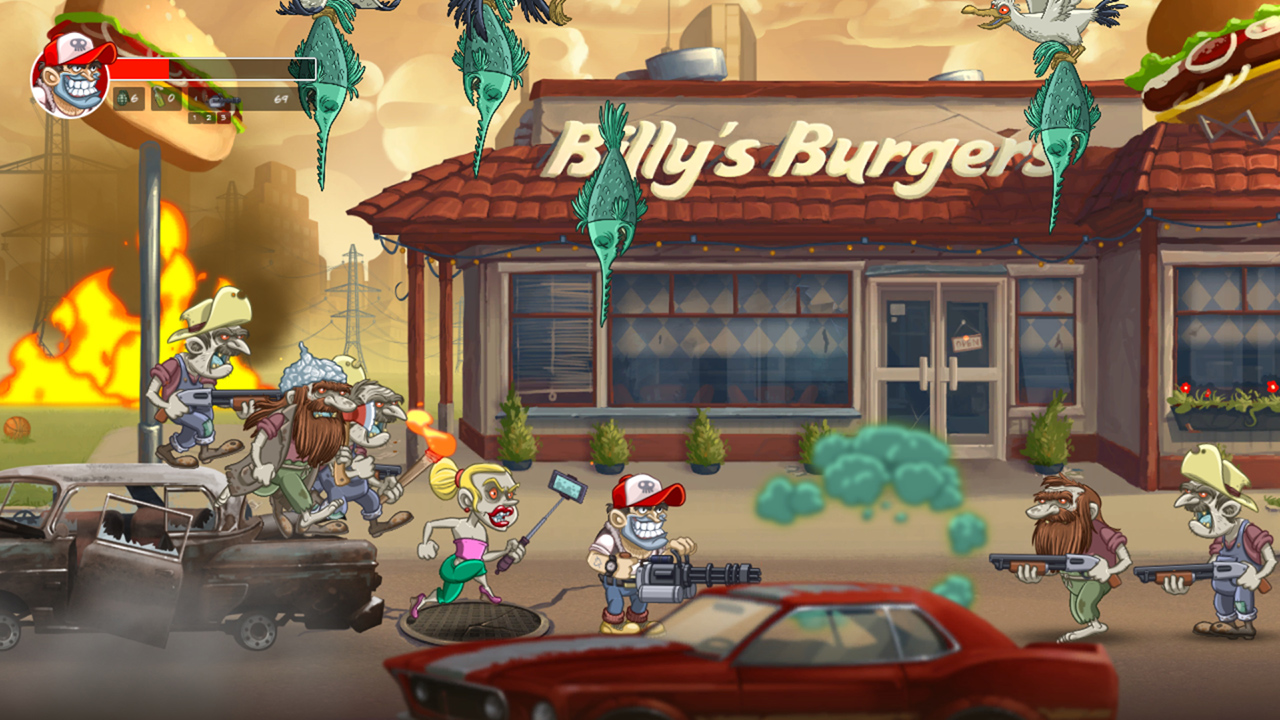Select weapon slot 1
This screenshot has height=720, width=1280.
click(x=194, y=117)
